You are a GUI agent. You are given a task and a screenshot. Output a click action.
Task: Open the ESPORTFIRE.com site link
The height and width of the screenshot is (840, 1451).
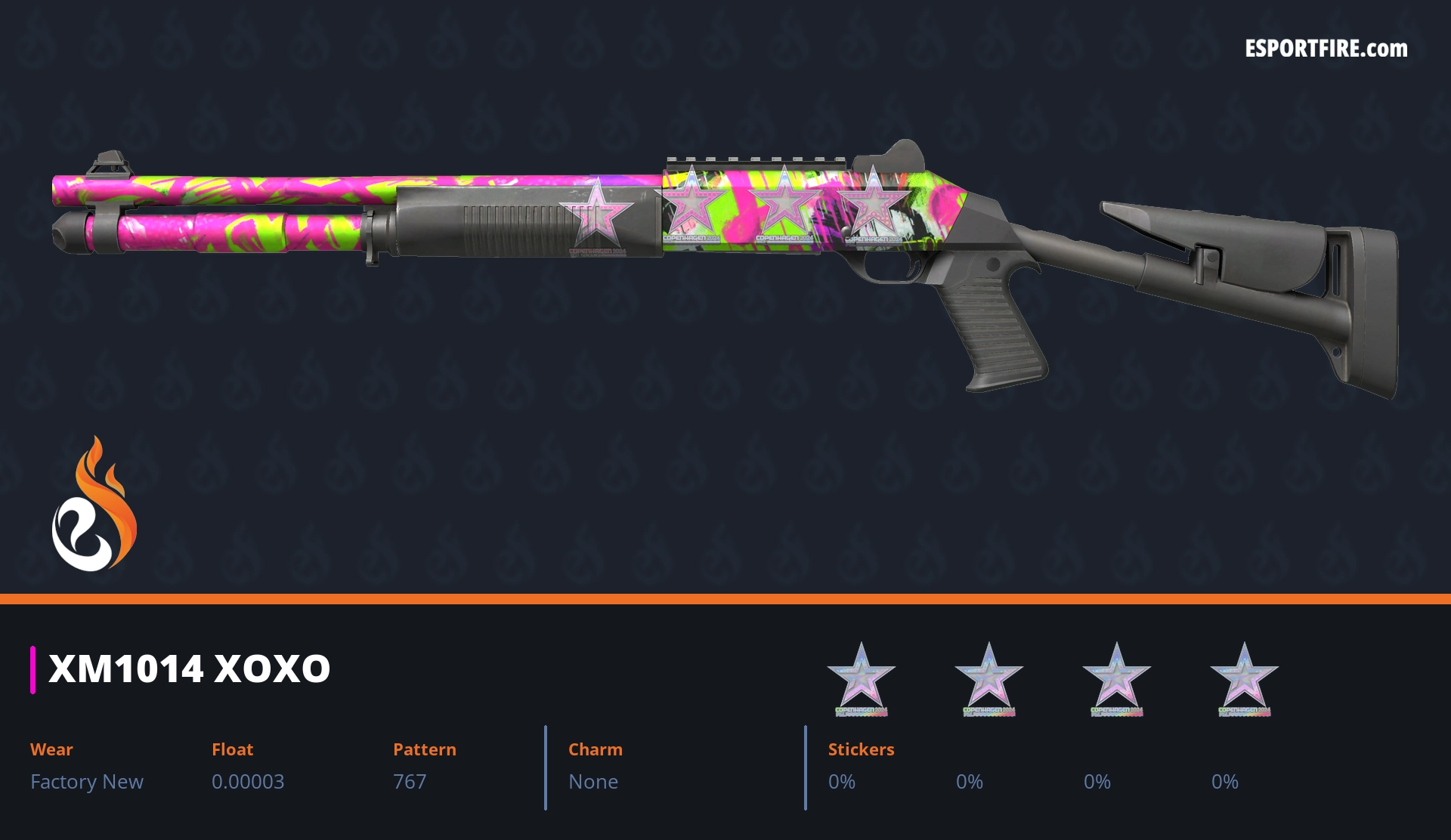(1326, 49)
